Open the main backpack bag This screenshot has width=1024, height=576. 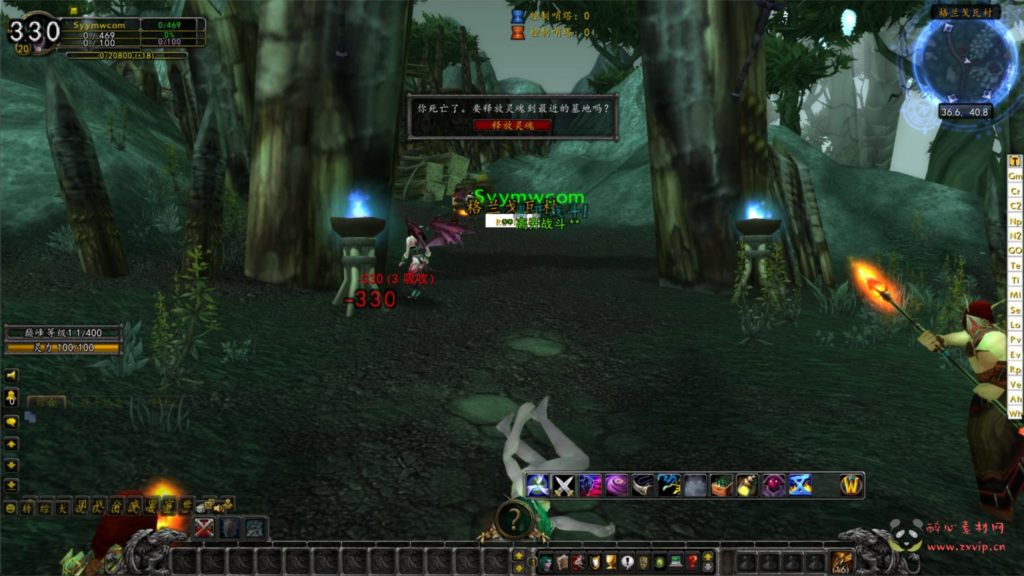click(x=842, y=562)
